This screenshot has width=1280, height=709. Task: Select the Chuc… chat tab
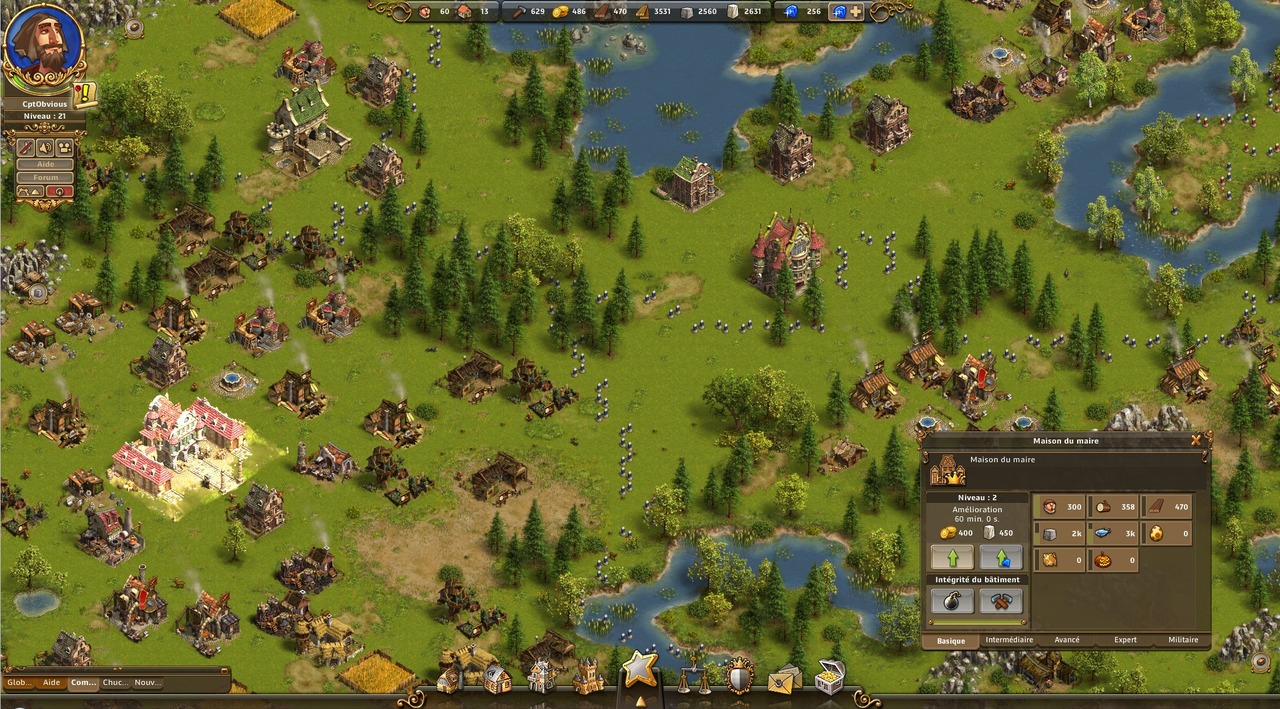click(x=116, y=683)
